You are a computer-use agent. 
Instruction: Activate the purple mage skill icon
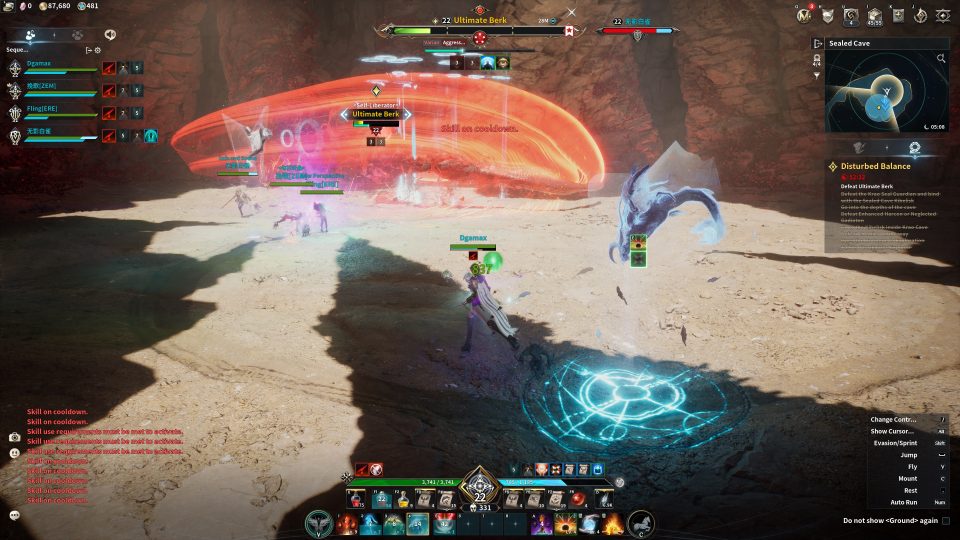coord(542,523)
